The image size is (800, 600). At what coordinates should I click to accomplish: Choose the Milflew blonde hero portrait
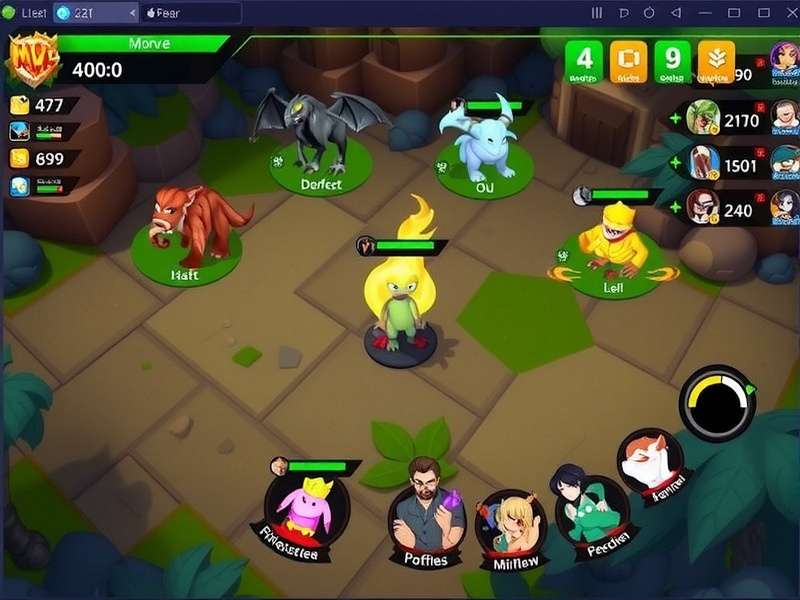pos(510,526)
